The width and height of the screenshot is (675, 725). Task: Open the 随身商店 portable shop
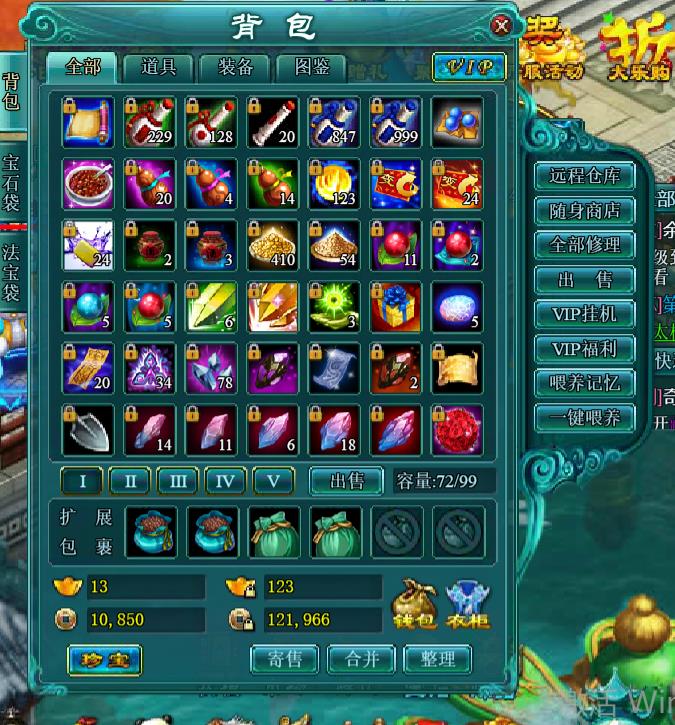pos(585,211)
